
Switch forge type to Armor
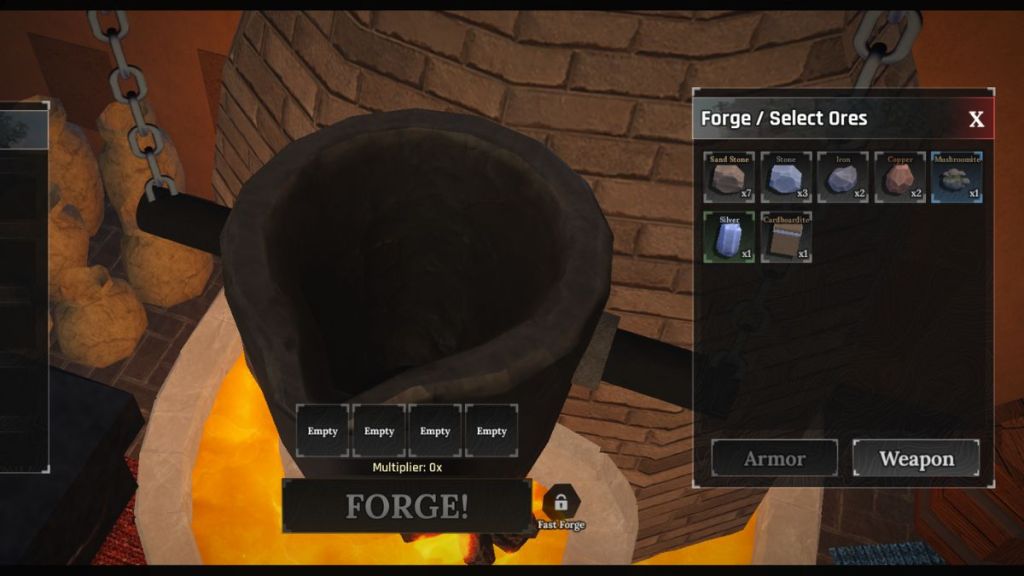[774, 459]
